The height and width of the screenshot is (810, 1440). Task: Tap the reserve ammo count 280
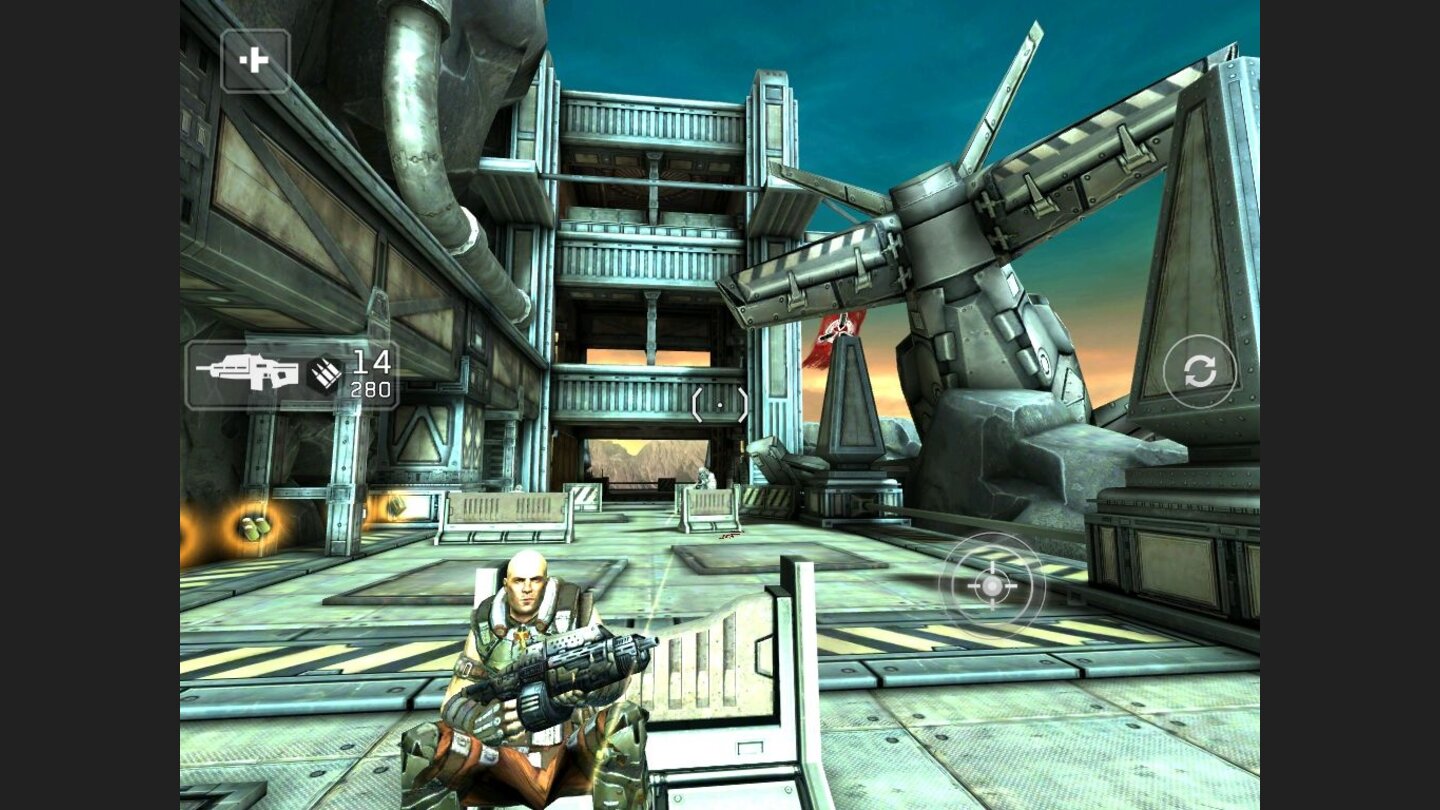click(x=371, y=390)
